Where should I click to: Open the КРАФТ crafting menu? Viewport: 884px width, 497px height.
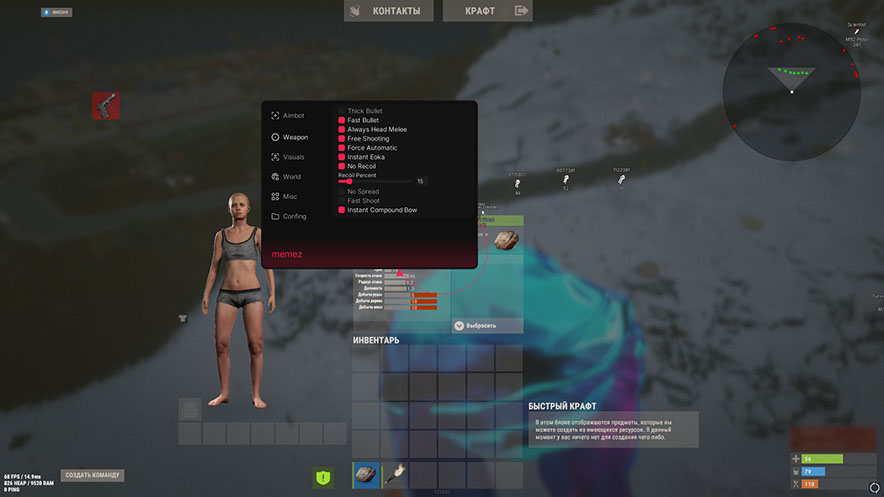(487, 11)
